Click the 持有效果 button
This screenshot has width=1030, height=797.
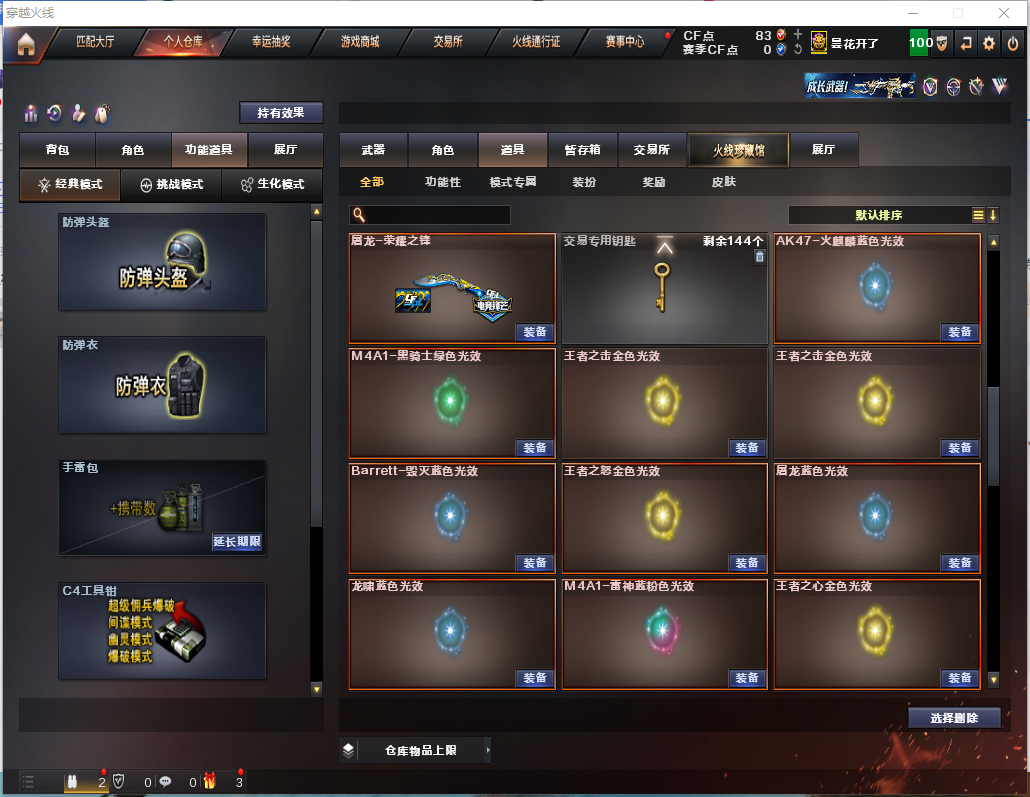tap(281, 113)
